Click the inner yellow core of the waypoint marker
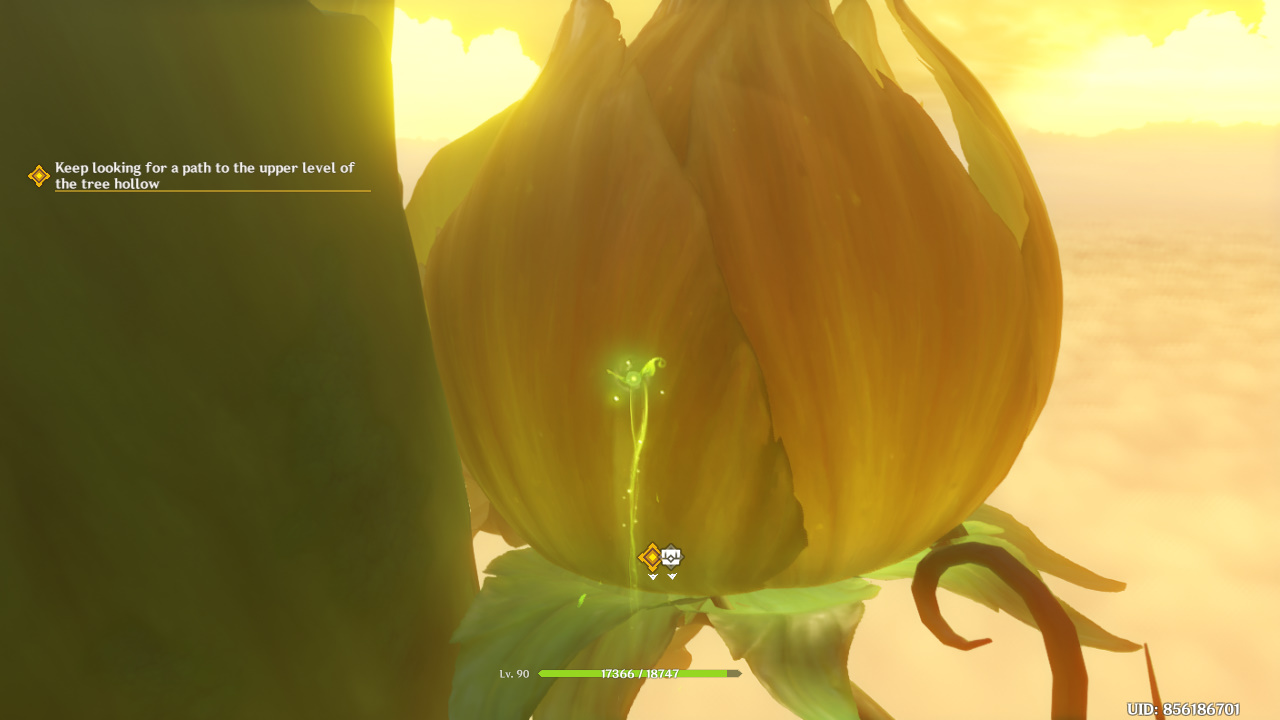Screen dimensions: 1280x720 (652, 556)
